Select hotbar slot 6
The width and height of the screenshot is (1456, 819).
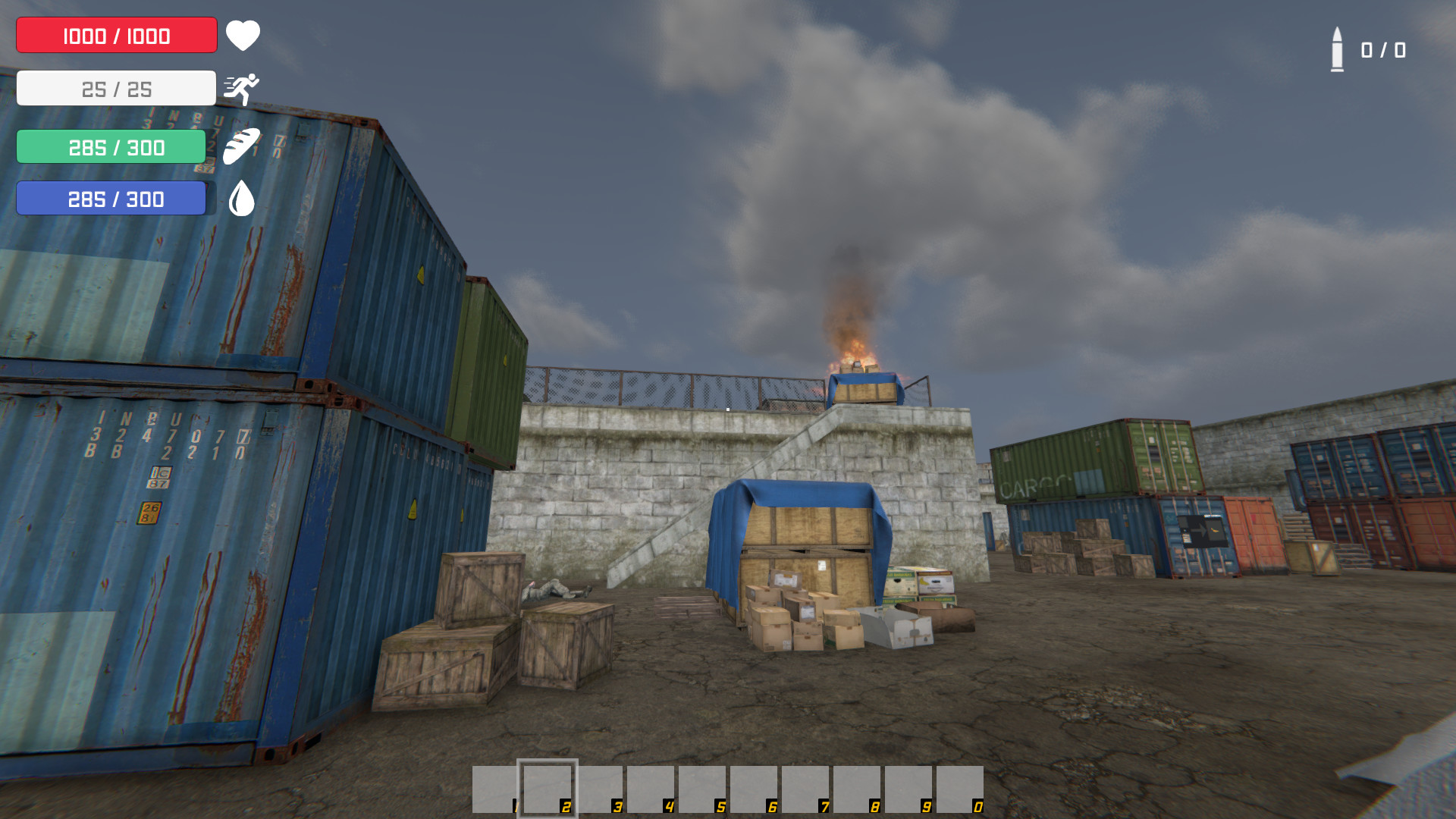pos(753,792)
